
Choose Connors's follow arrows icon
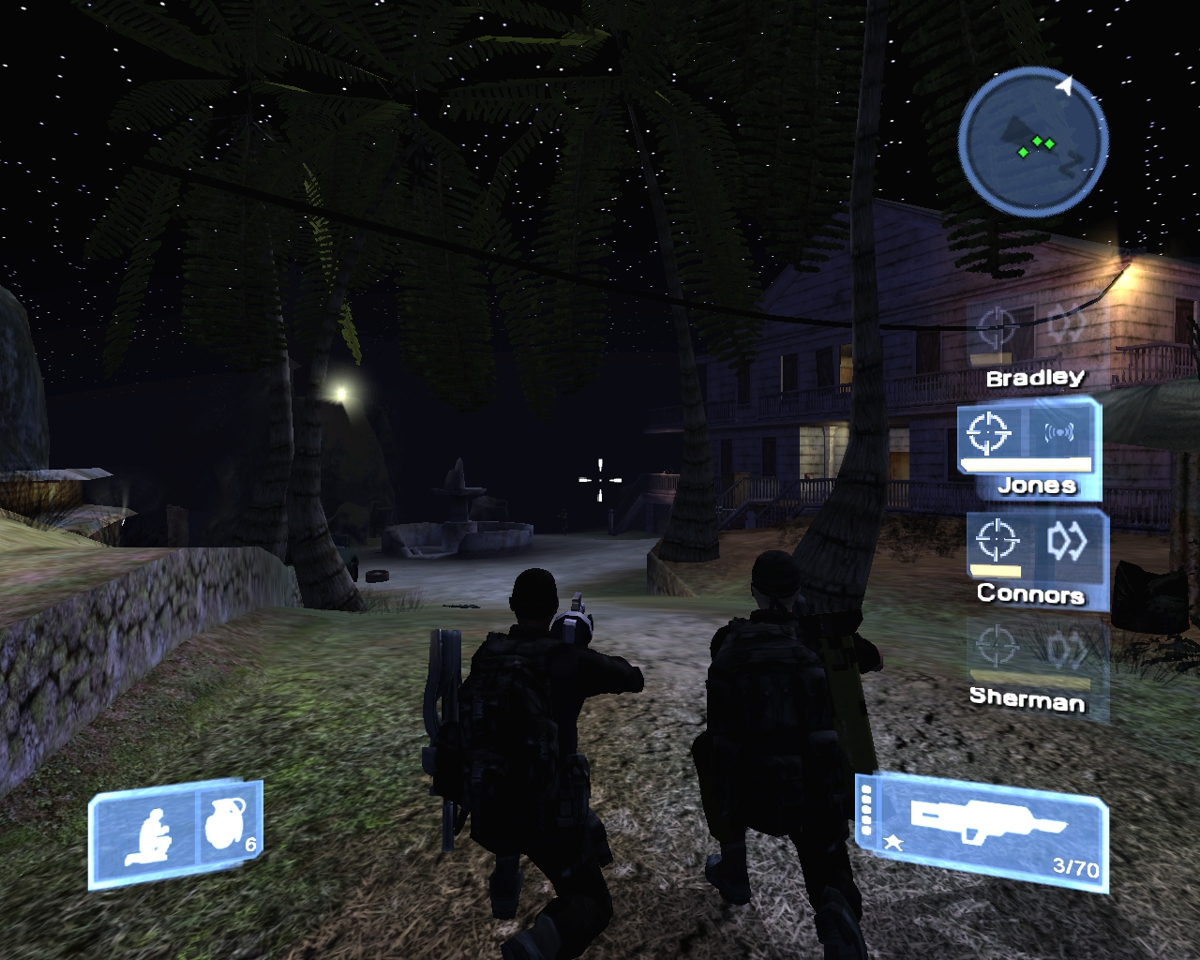[1066, 541]
